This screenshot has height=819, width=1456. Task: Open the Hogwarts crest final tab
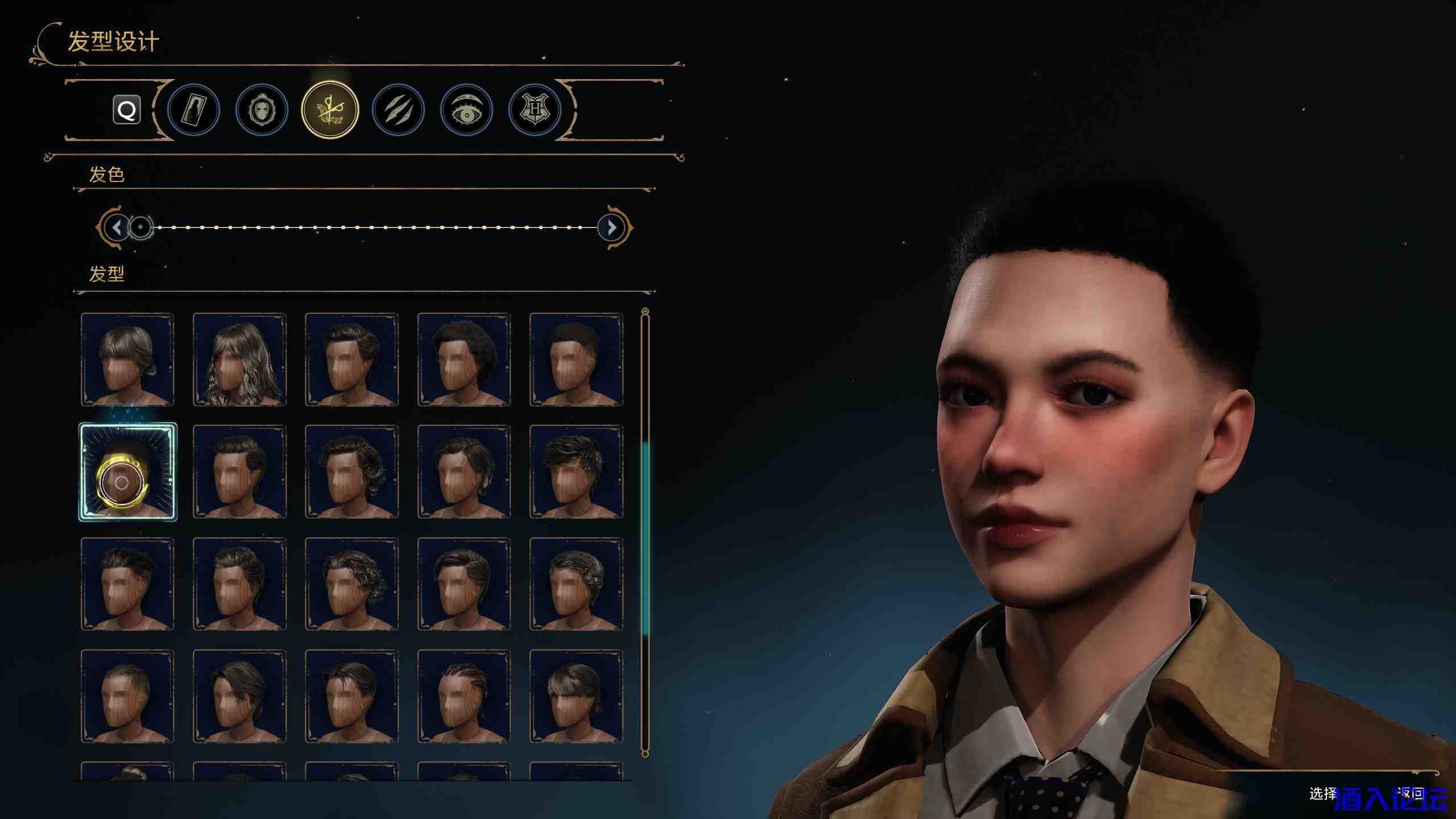535,110
